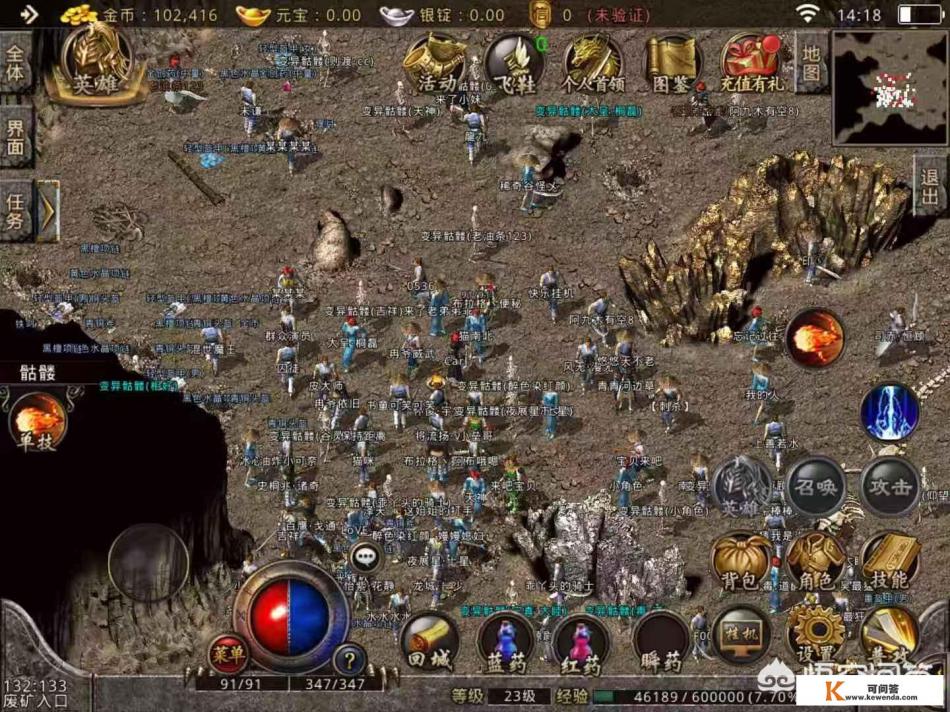Open the 个人首领 personal boss menu

click(x=593, y=63)
